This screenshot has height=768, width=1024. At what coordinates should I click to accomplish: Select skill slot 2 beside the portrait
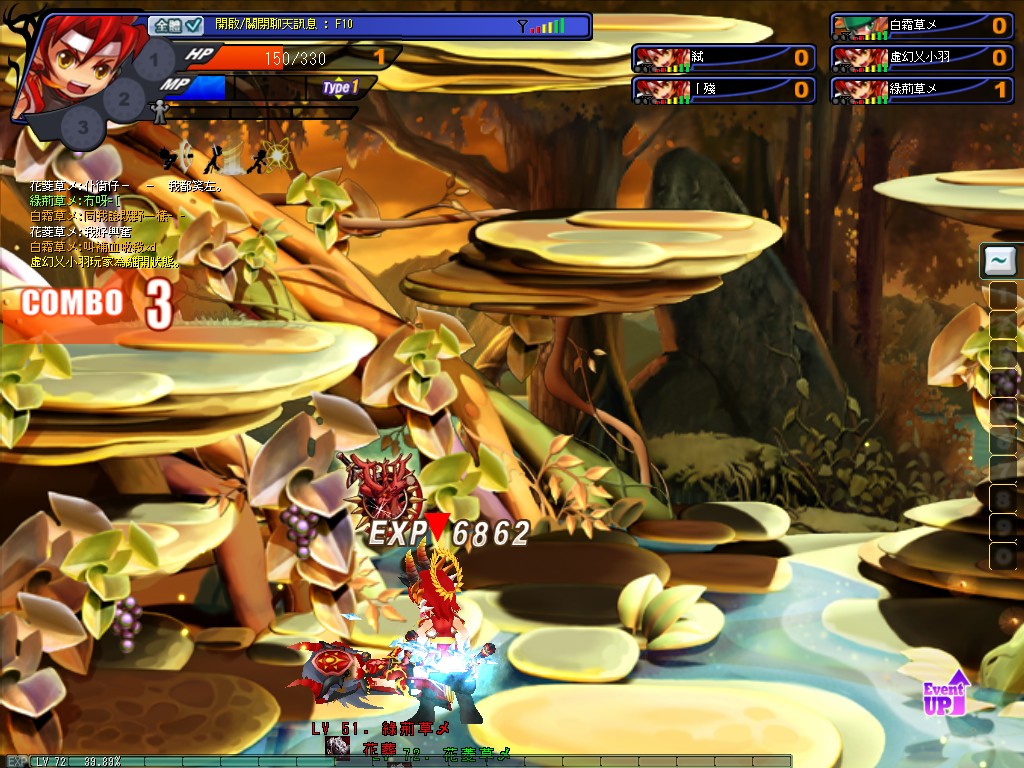124,97
